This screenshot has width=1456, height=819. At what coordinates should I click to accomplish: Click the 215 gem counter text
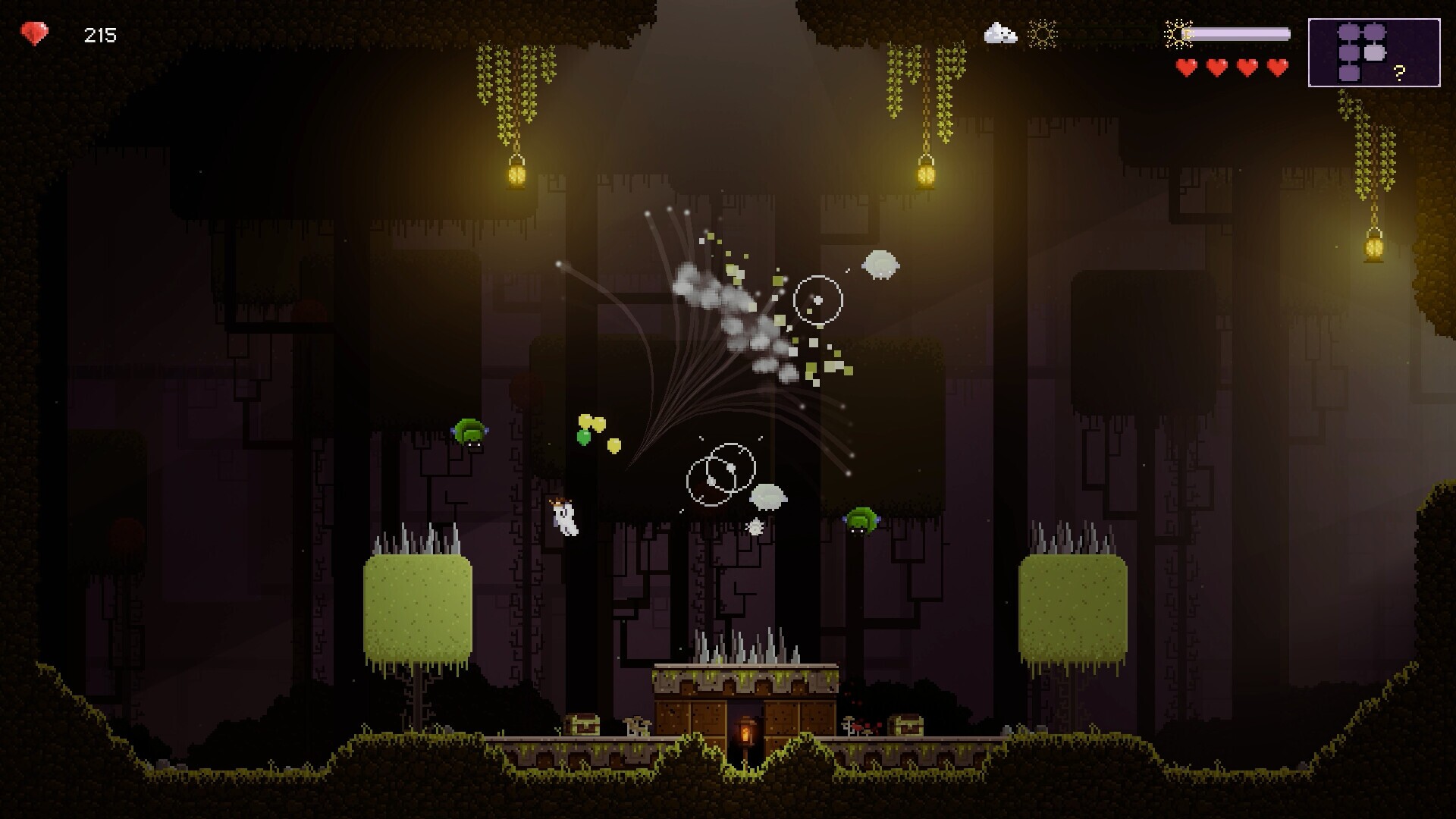99,33
